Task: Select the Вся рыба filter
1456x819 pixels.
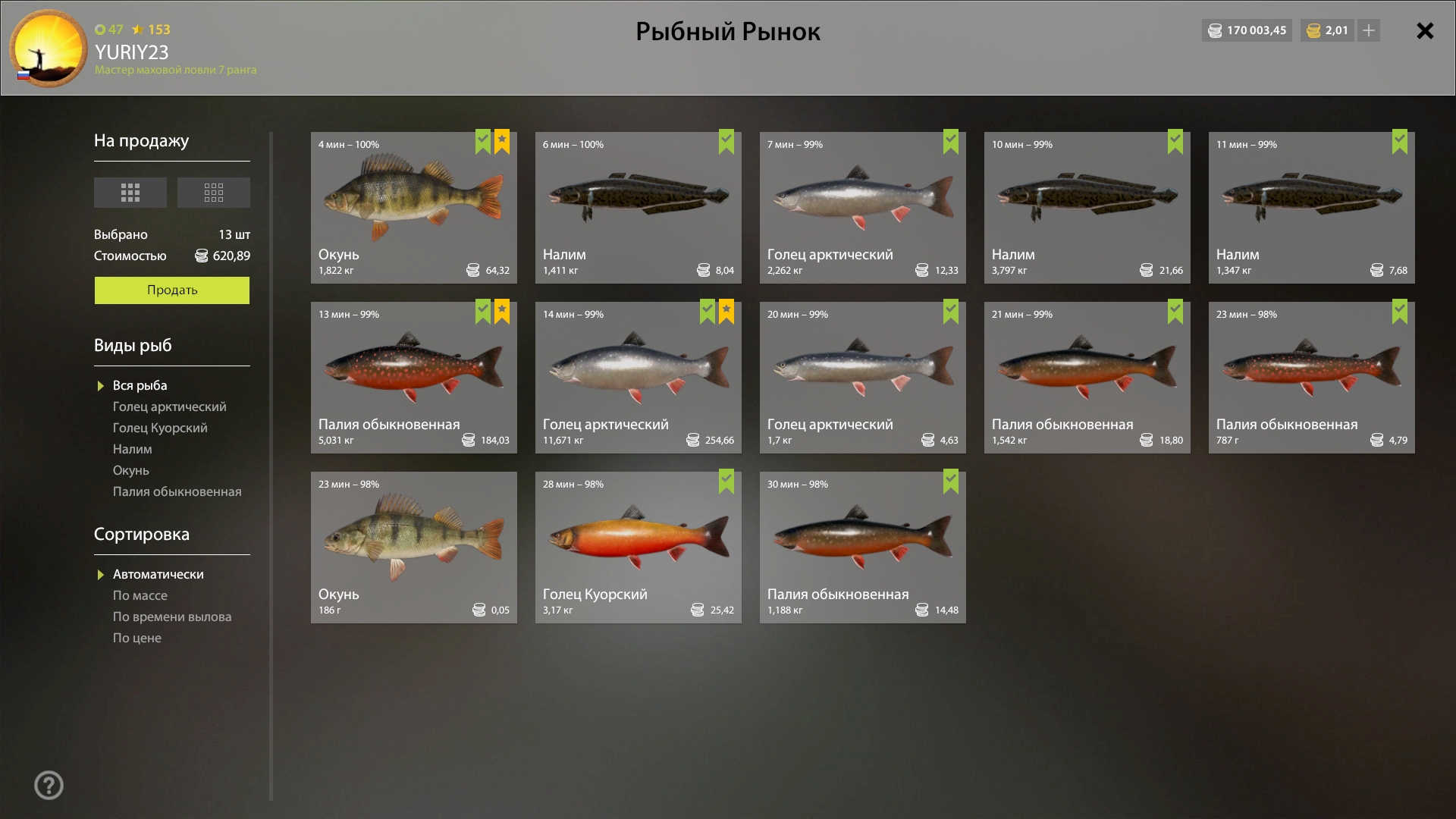Action: click(140, 385)
